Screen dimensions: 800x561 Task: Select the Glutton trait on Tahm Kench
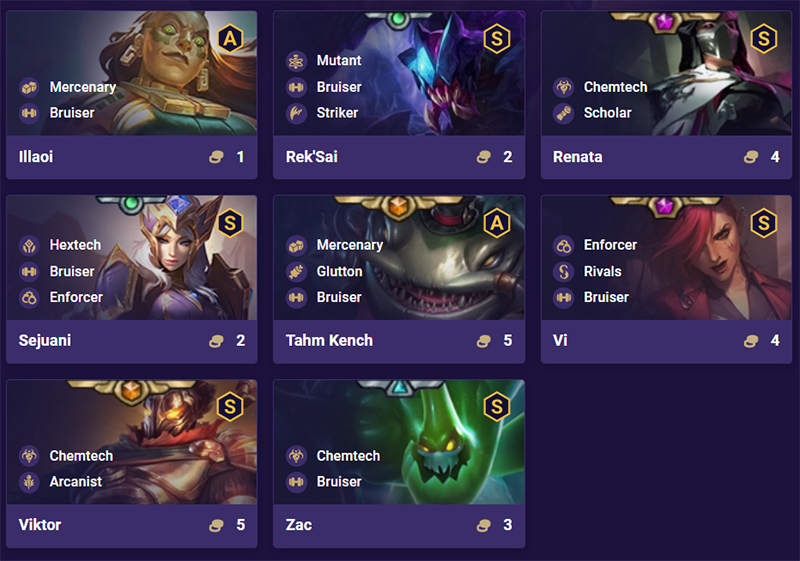click(339, 271)
